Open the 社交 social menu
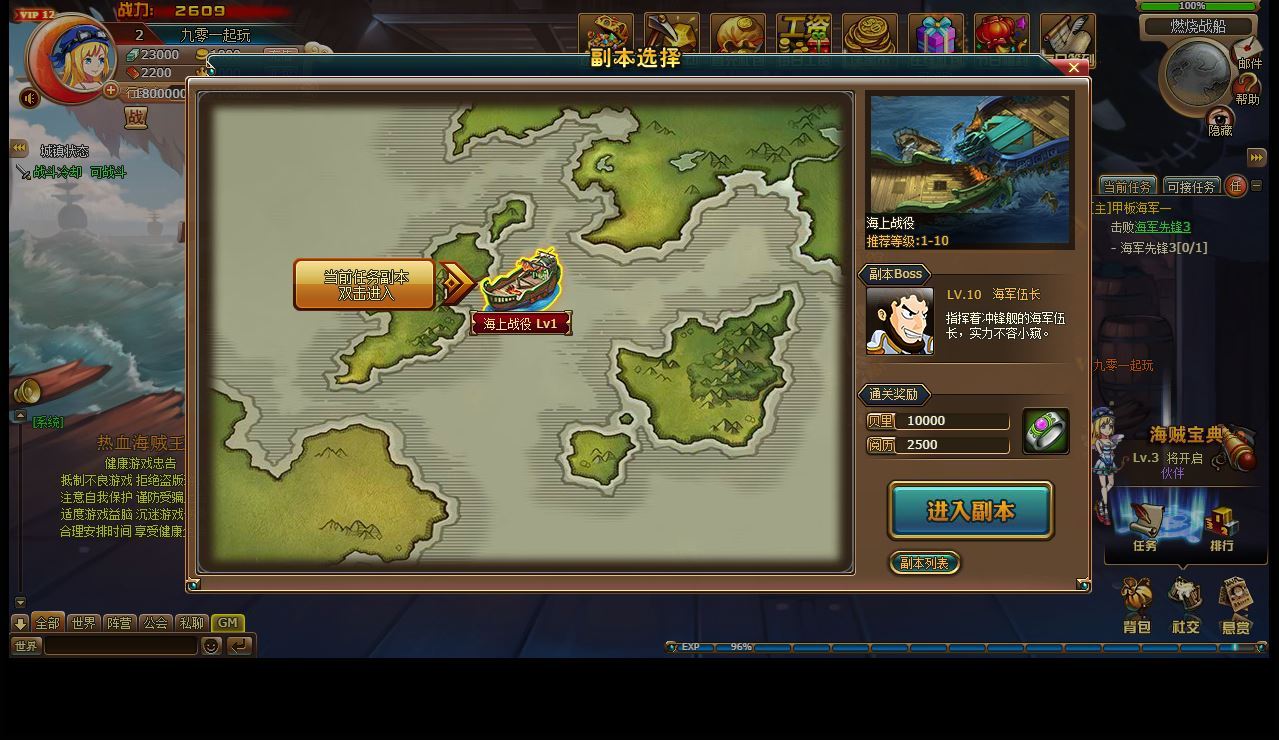The image size is (1279, 740). point(1186,606)
